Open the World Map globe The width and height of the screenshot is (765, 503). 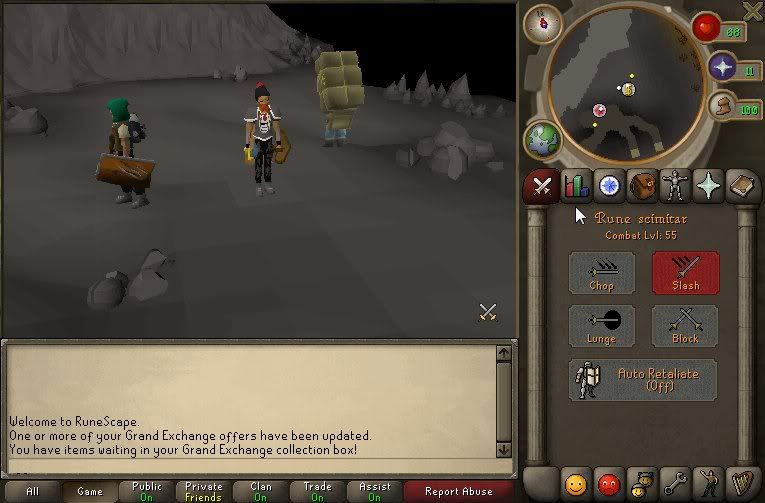click(x=542, y=139)
